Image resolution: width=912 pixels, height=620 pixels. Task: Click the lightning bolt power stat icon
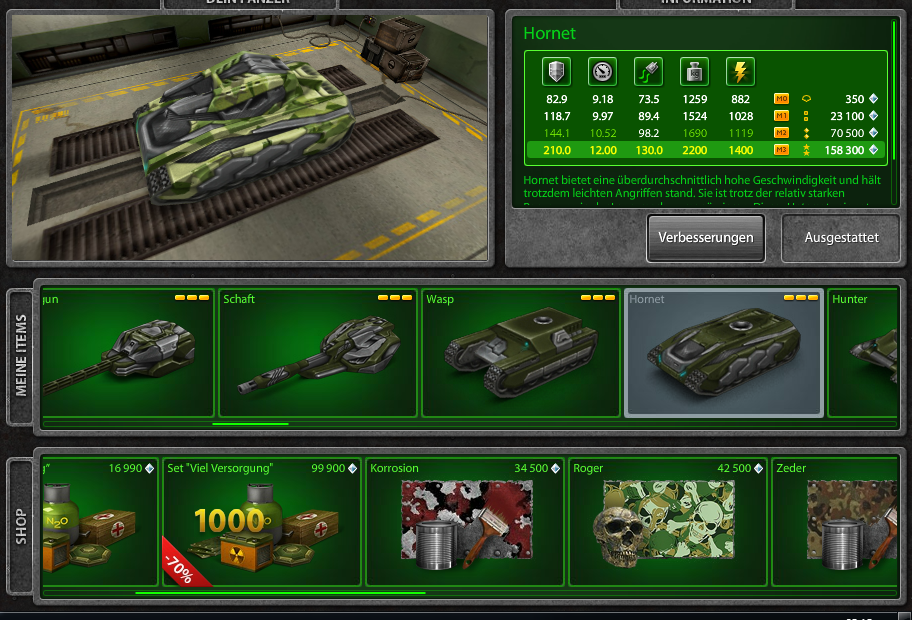tap(740, 72)
